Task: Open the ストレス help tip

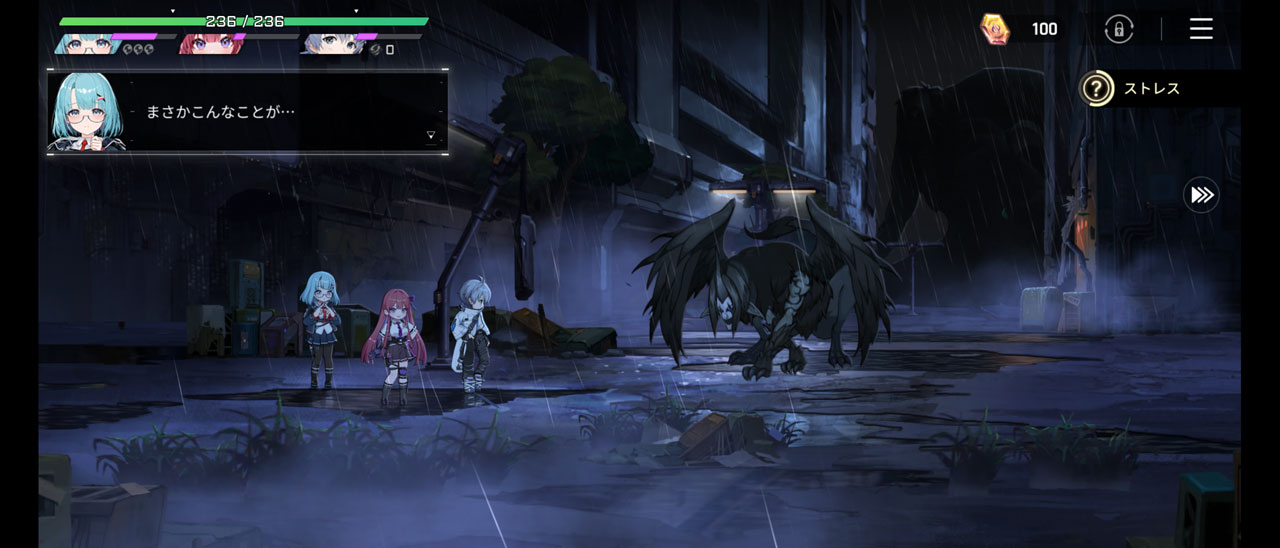Action: point(1097,89)
